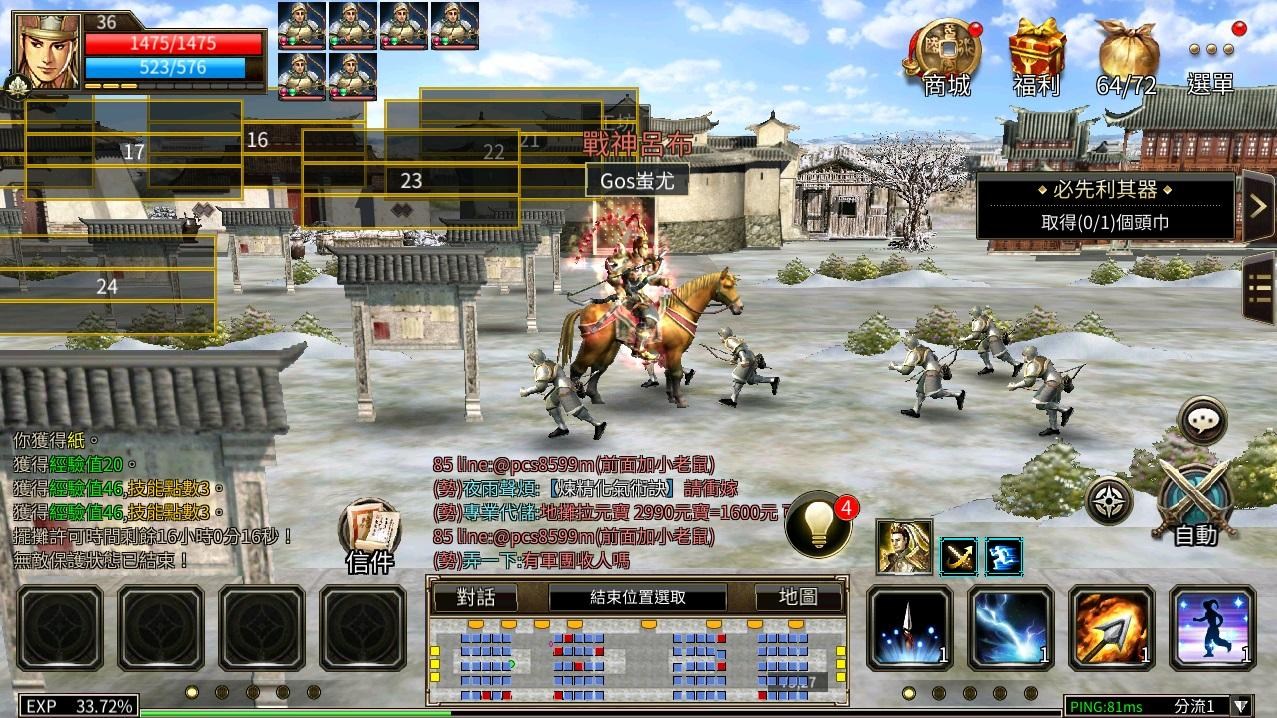The width and height of the screenshot is (1277, 718).
Task: Open the 地圖 map
Action: [800, 598]
